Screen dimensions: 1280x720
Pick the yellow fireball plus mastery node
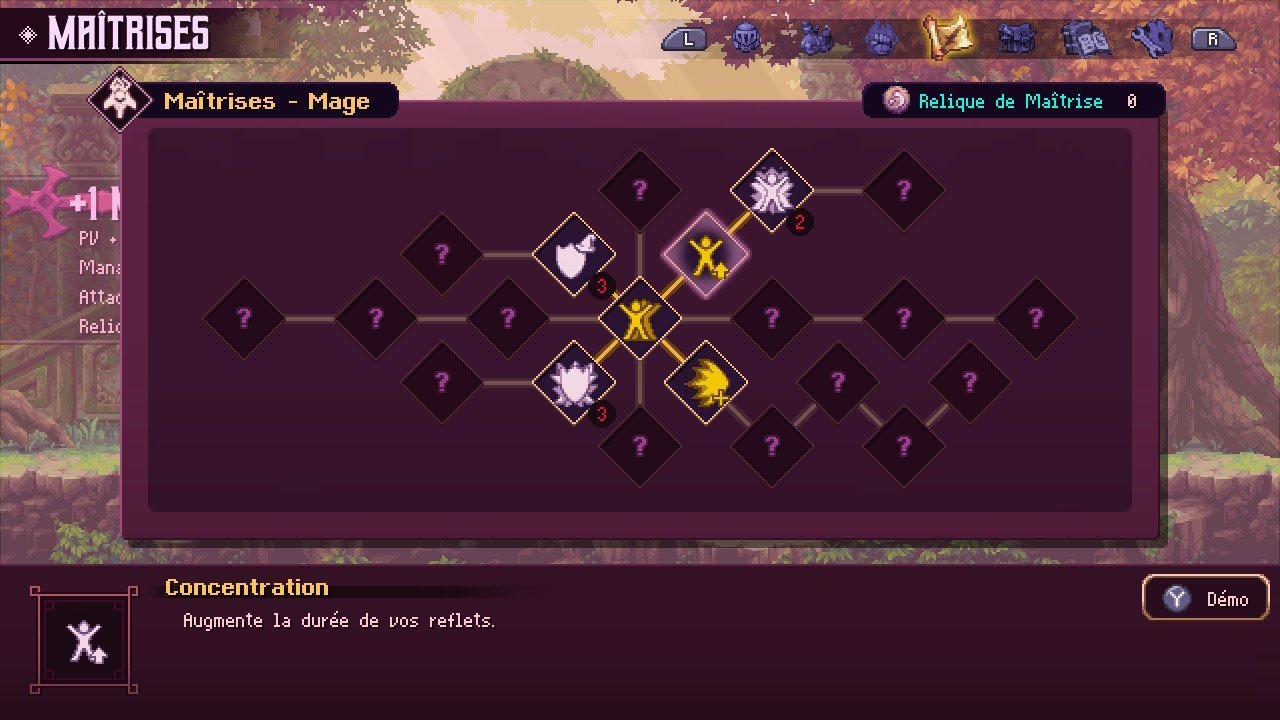coord(706,383)
